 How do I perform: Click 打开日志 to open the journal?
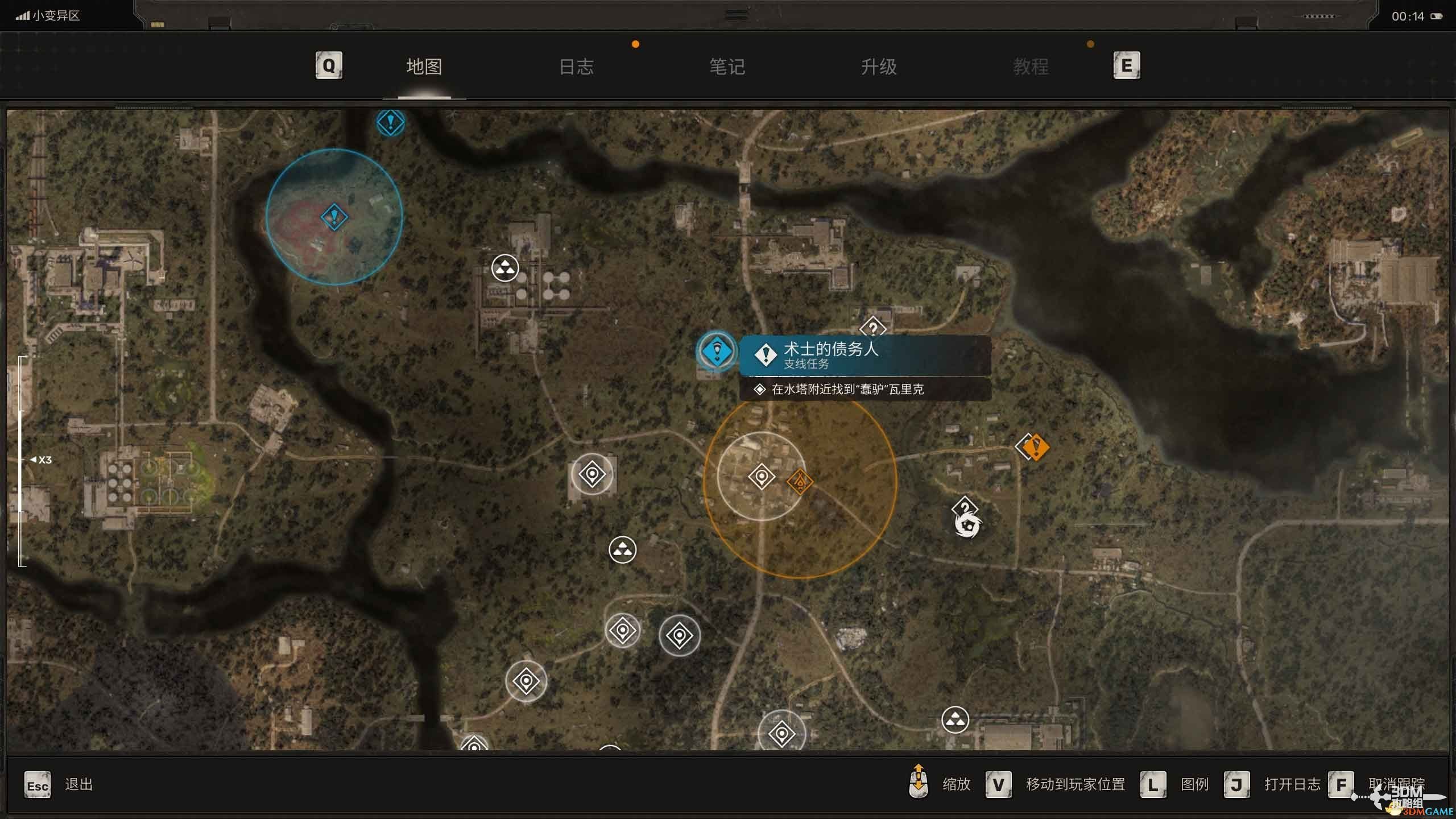tap(1292, 784)
